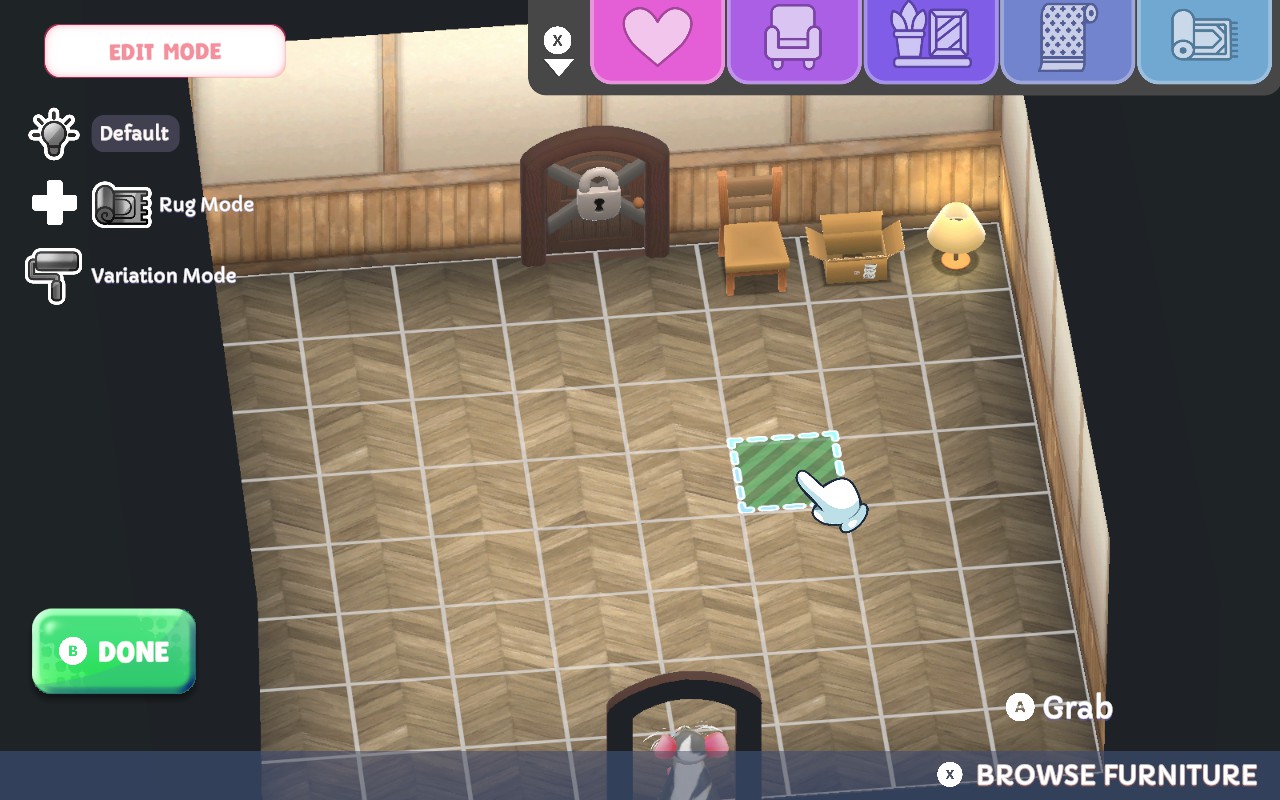
Task: Enable Variation Mode
Action: [163, 276]
